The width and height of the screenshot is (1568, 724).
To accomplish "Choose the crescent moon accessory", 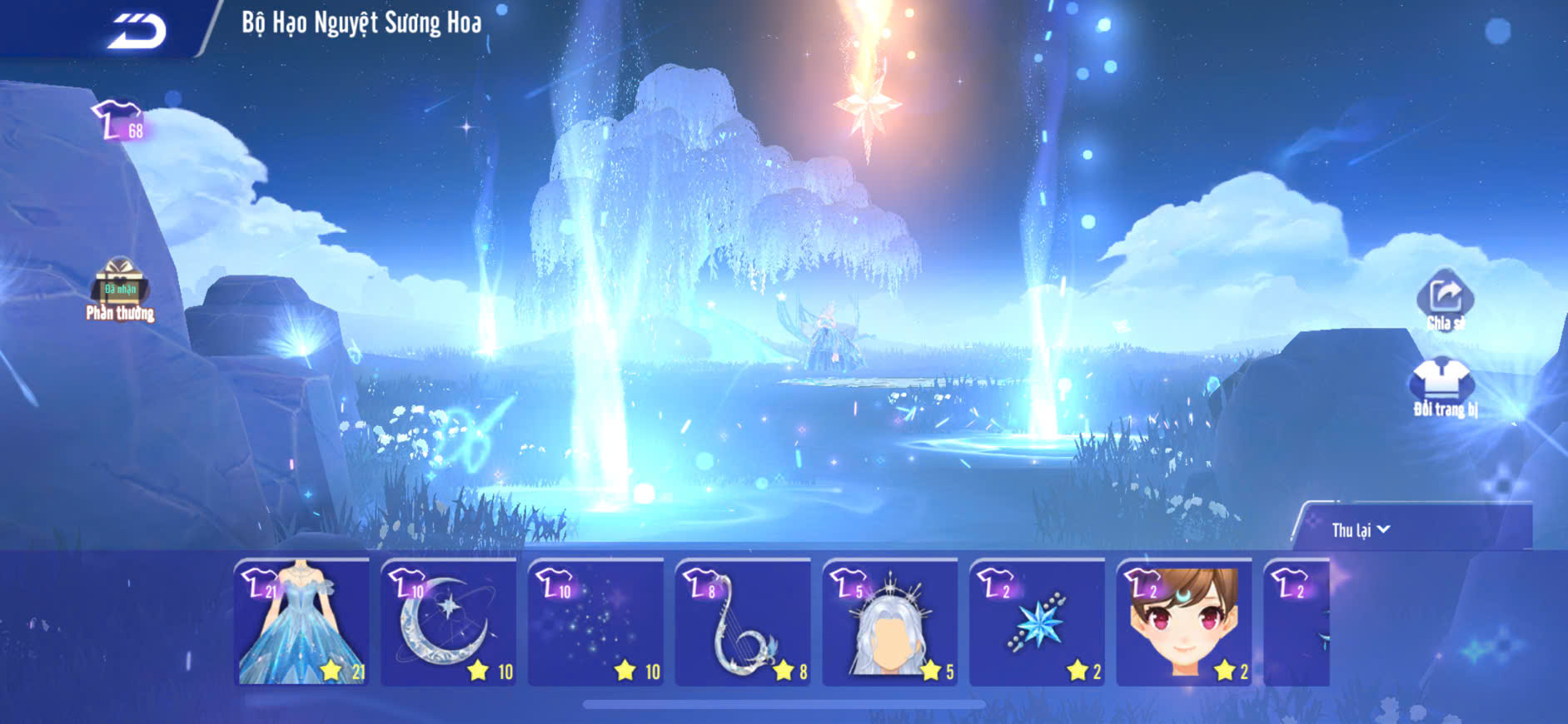I will pyautogui.click(x=449, y=622).
